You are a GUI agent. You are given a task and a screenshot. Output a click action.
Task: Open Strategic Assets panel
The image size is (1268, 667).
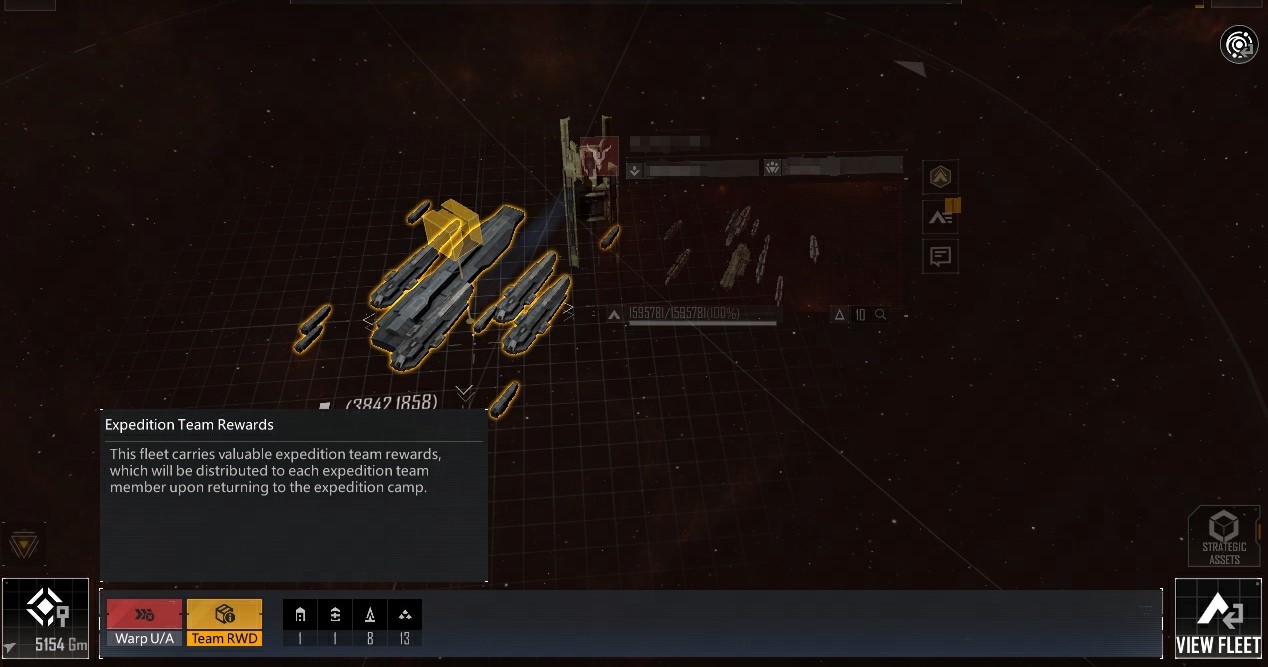(x=1223, y=537)
